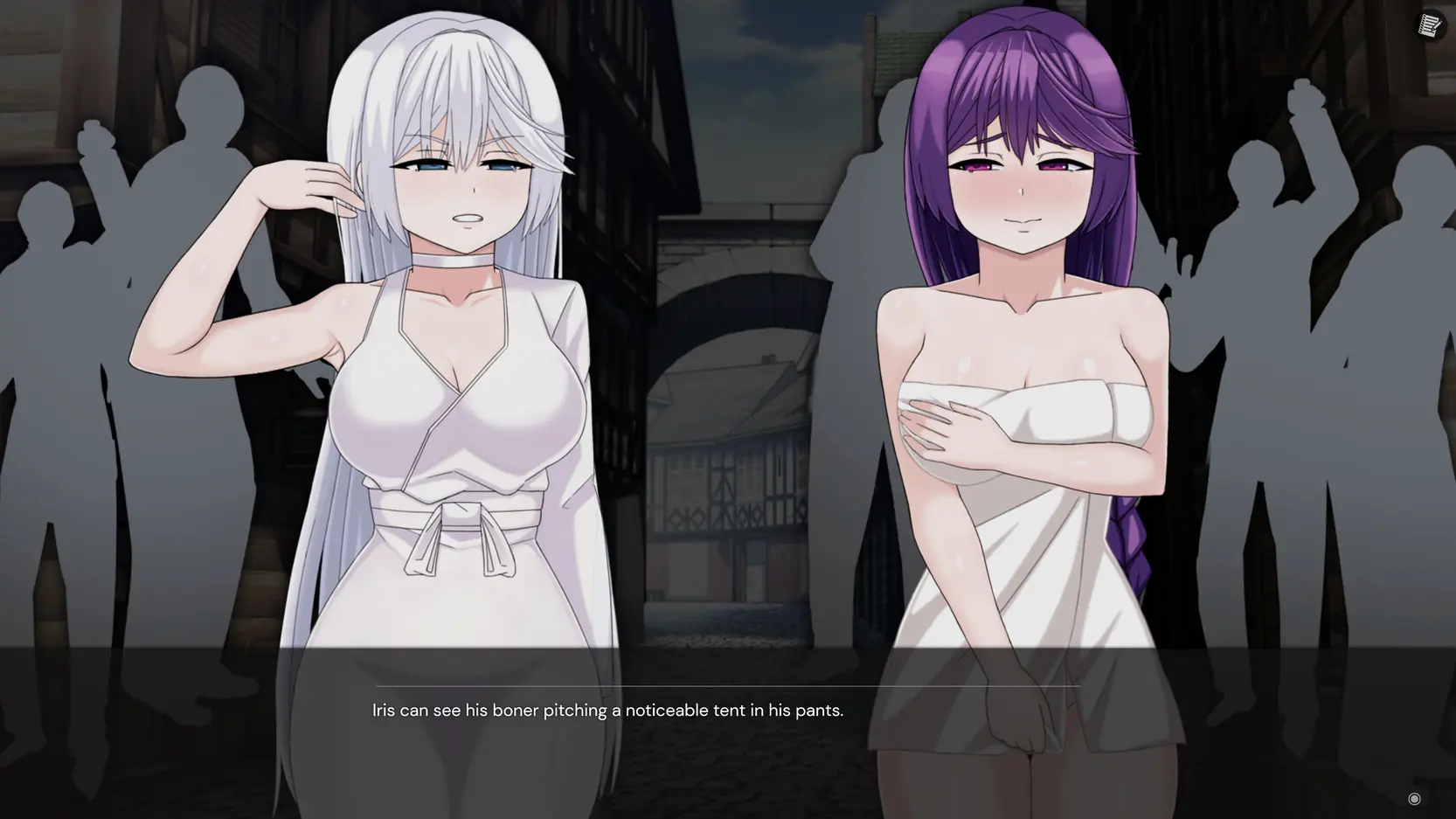Open the notepad and pencil log icon

[x=1430, y=26]
